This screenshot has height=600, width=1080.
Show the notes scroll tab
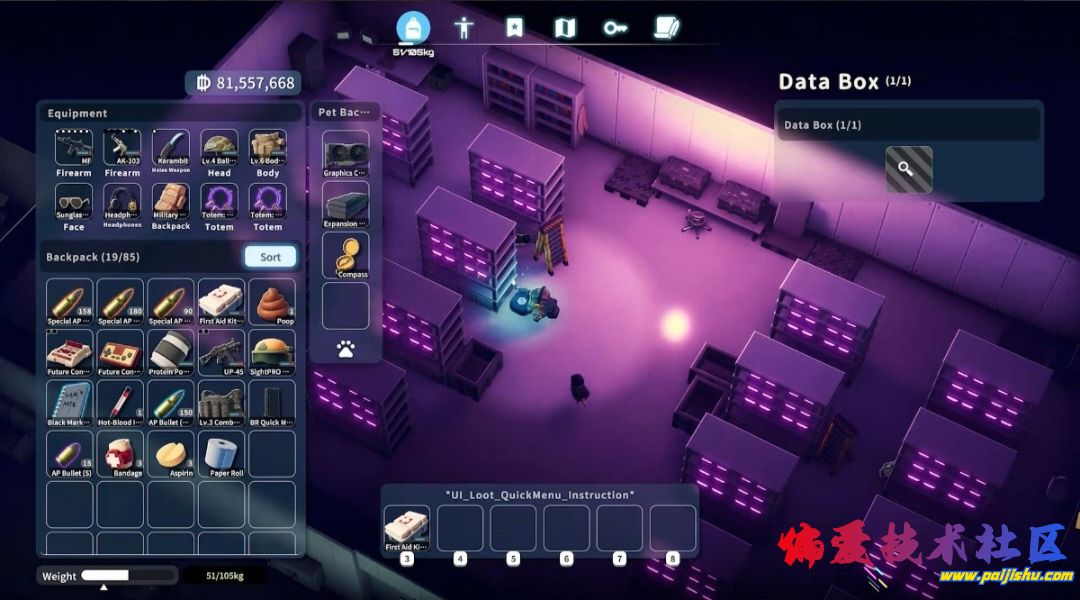[666, 27]
